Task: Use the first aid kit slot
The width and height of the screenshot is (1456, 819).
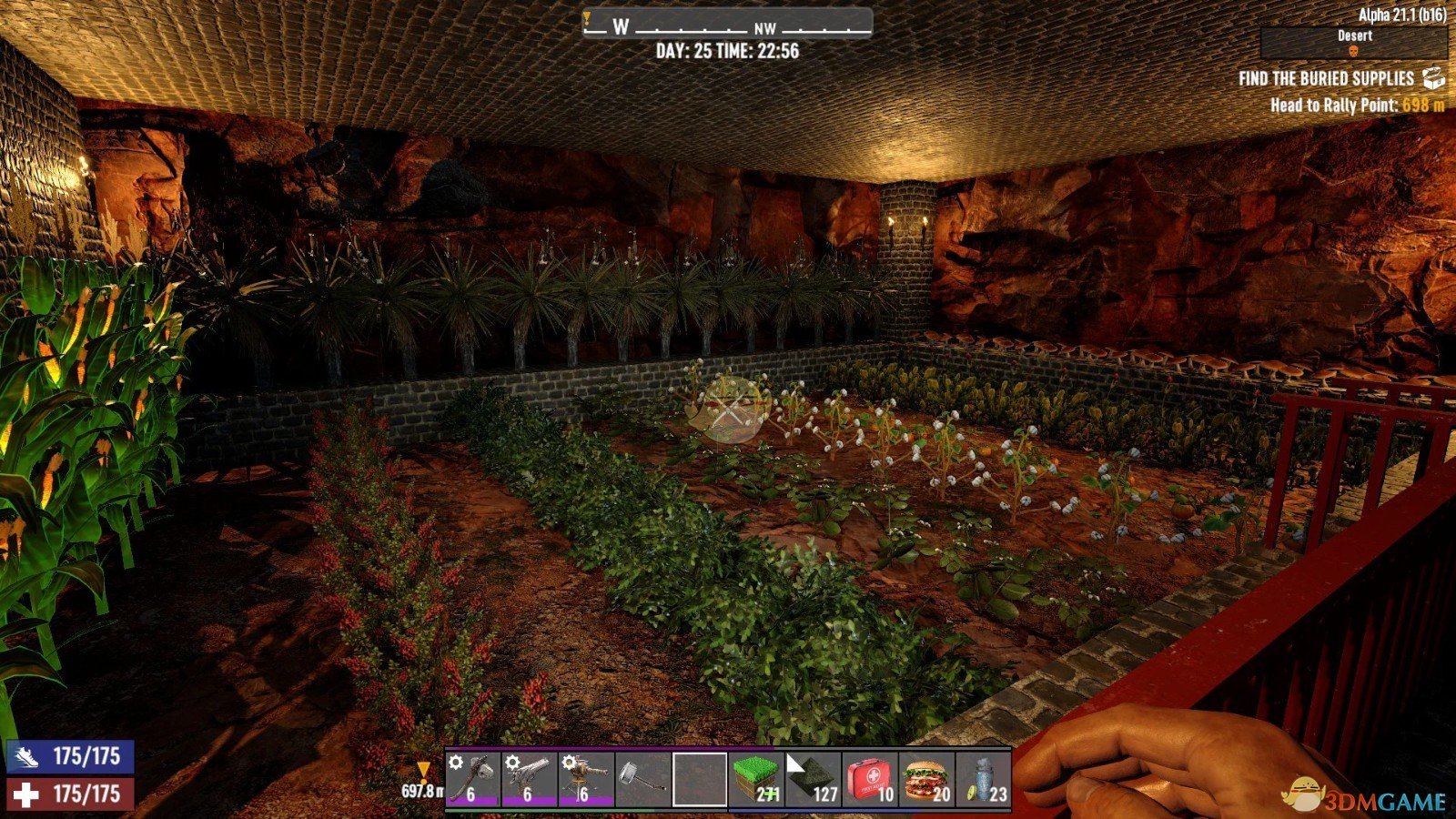Action: pyautogui.click(x=870, y=778)
